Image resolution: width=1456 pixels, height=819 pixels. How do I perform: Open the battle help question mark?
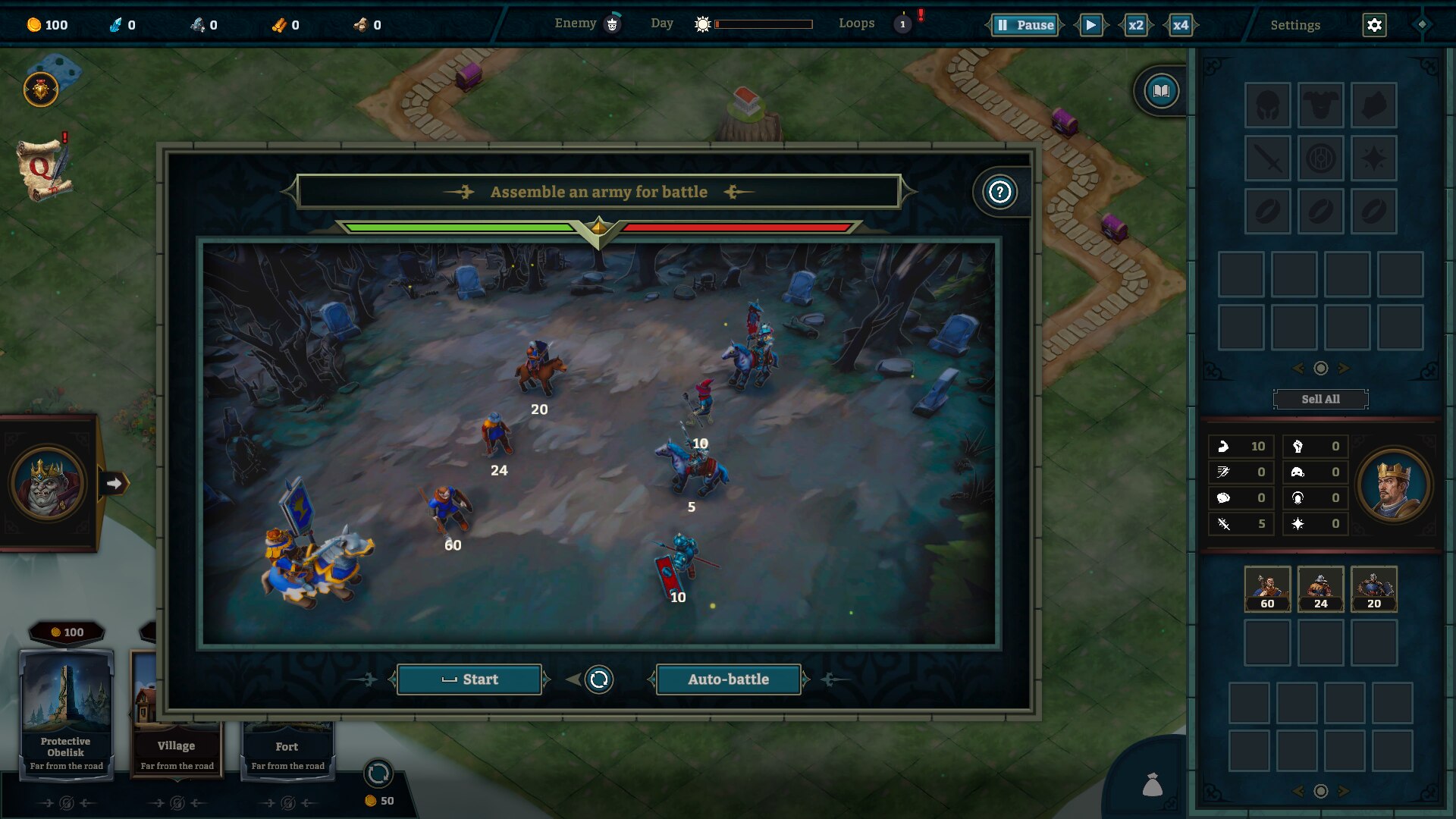click(x=999, y=192)
